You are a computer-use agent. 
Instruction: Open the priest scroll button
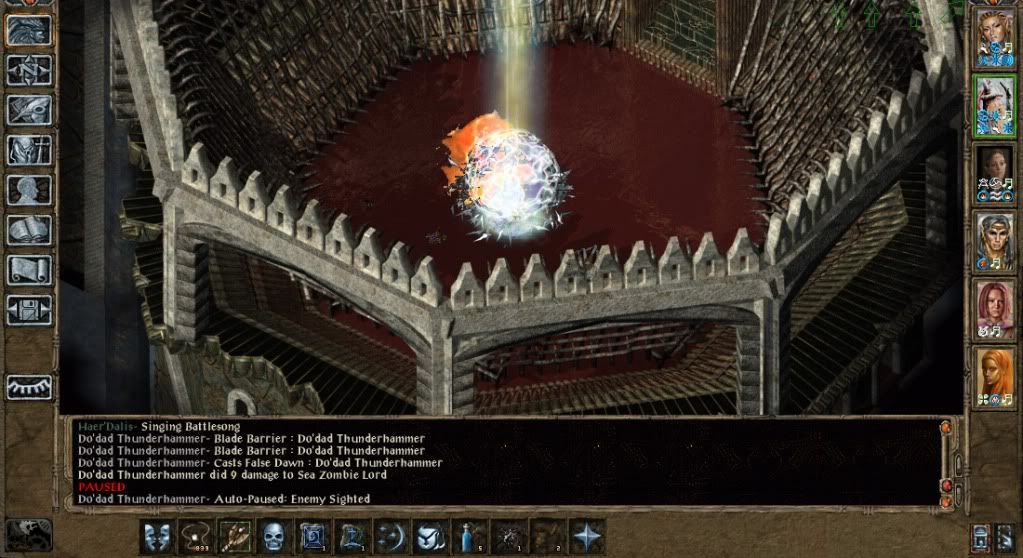click(x=28, y=270)
